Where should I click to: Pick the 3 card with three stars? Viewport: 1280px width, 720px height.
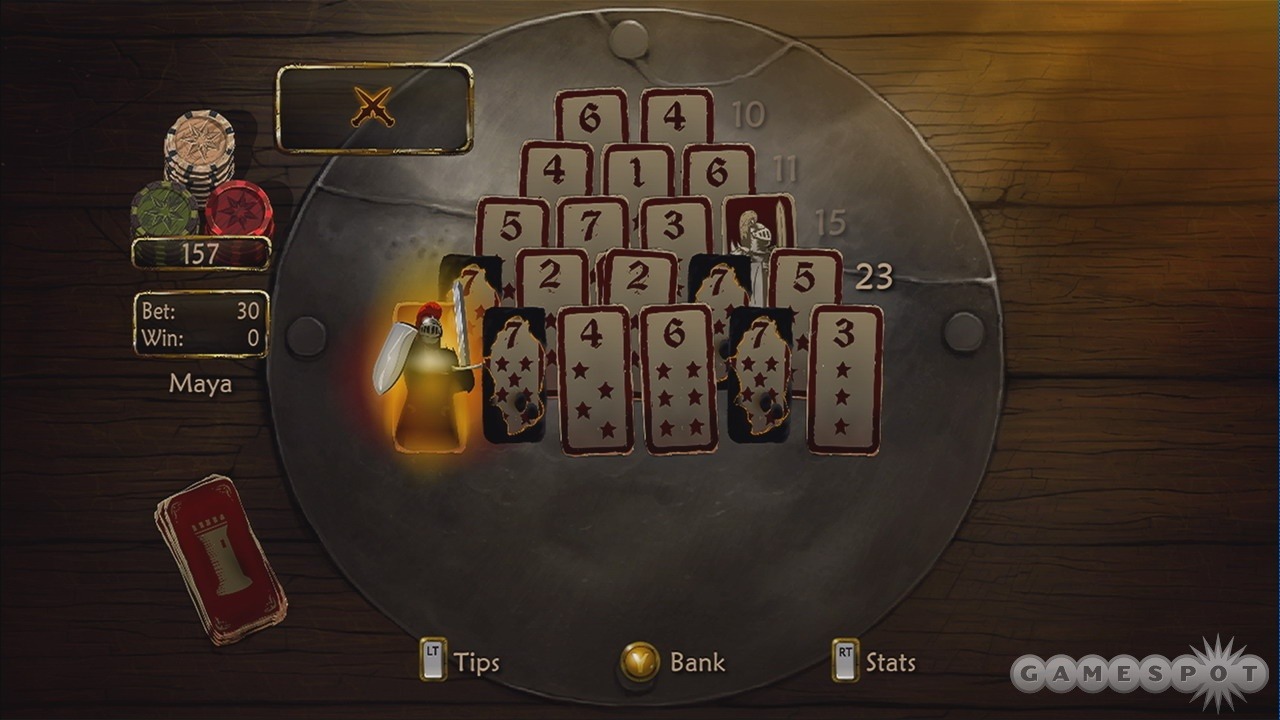tap(845, 380)
